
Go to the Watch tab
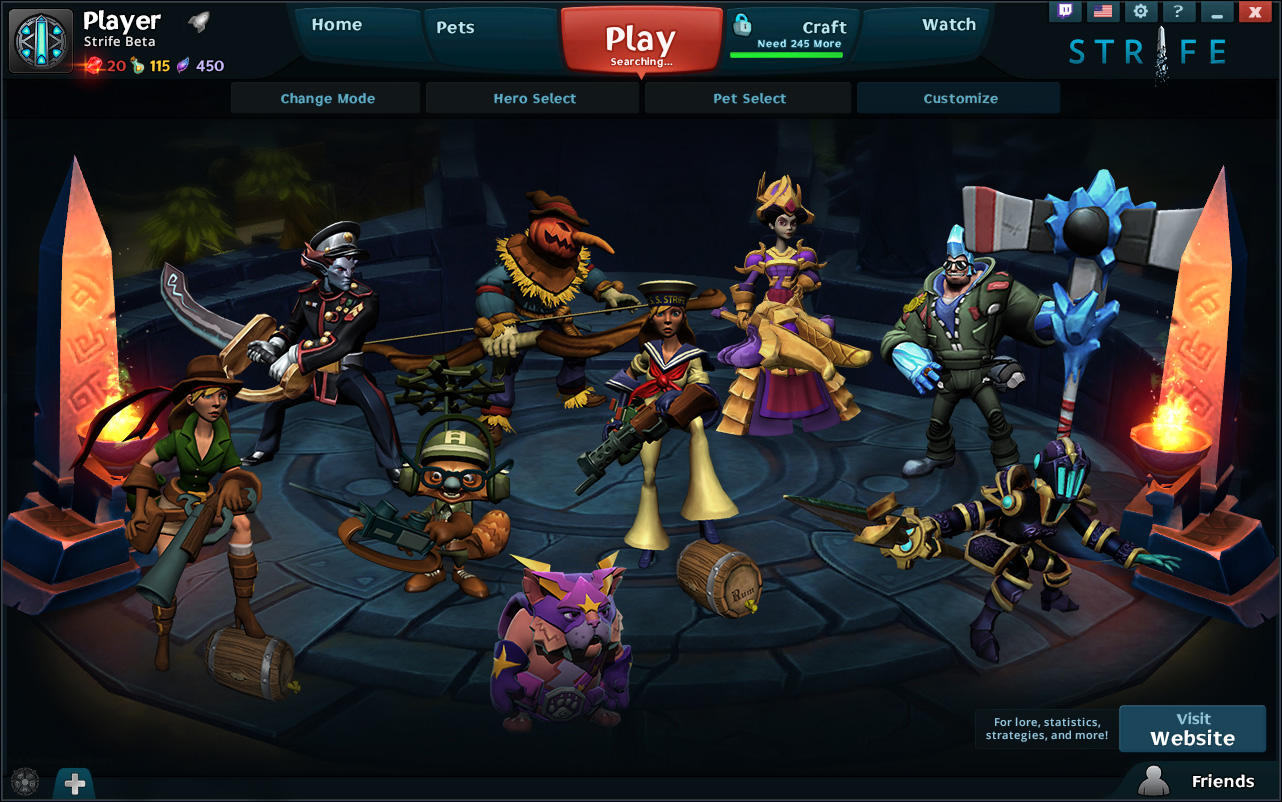pyautogui.click(x=948, y=25)
